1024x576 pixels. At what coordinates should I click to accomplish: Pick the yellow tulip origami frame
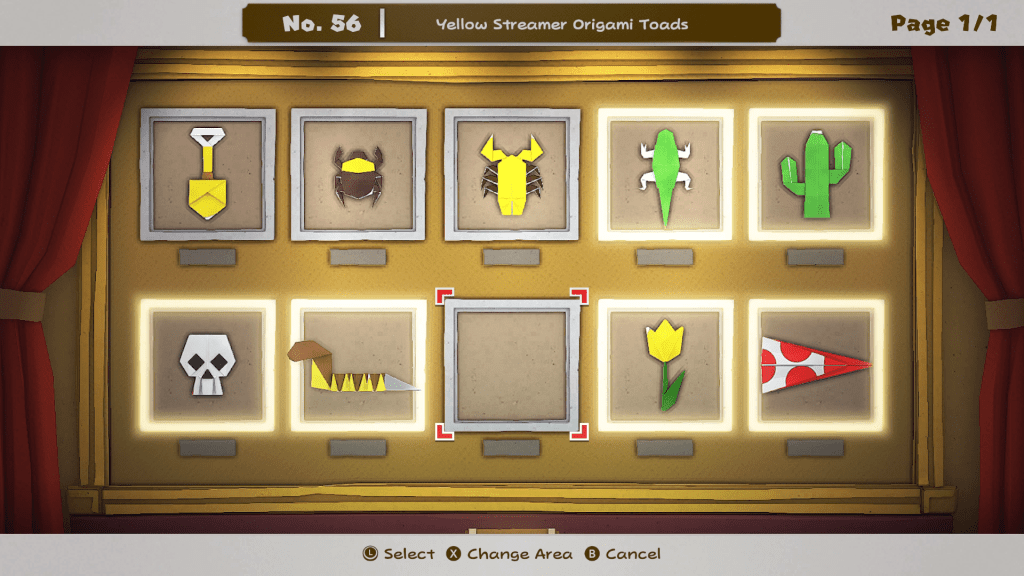[665, 365]
